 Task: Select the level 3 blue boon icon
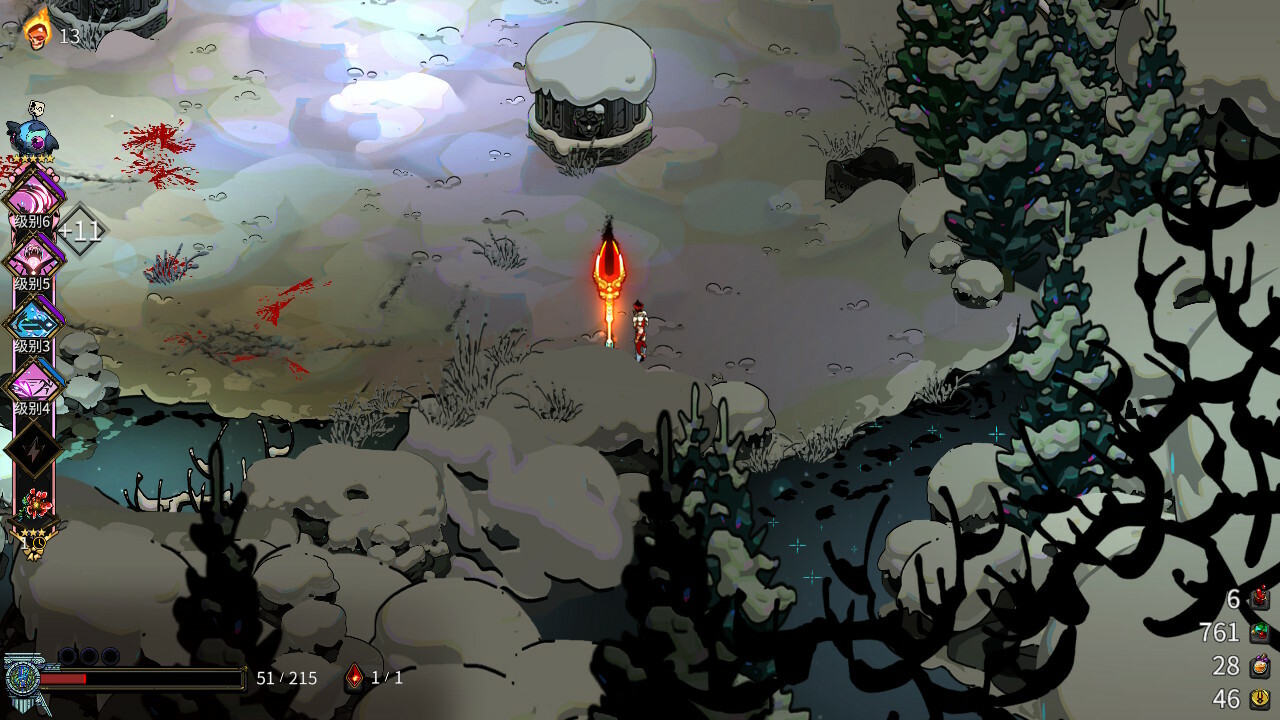[33, 319]
